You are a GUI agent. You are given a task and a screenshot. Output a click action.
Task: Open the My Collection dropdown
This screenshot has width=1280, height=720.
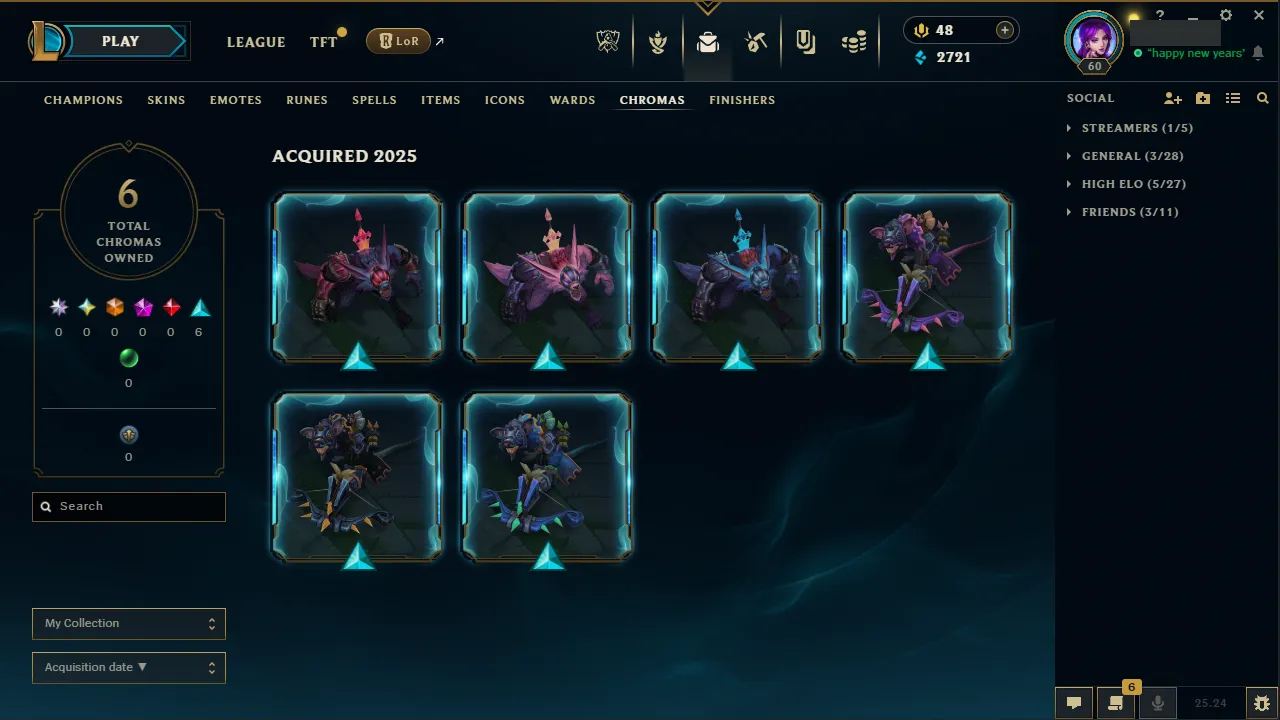128,623
